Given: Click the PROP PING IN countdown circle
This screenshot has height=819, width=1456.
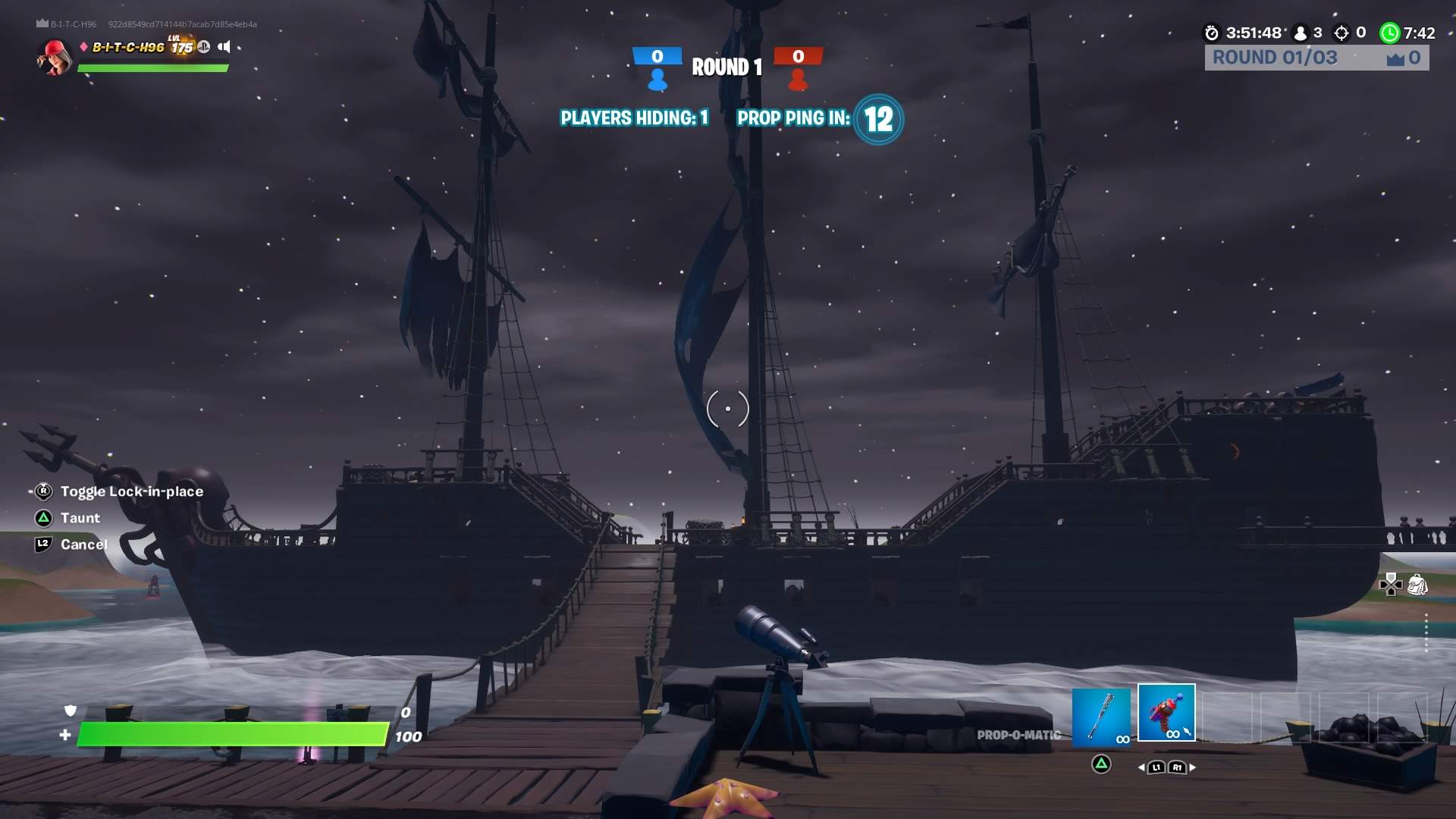Looking at the screenshot, I should 877,118.
